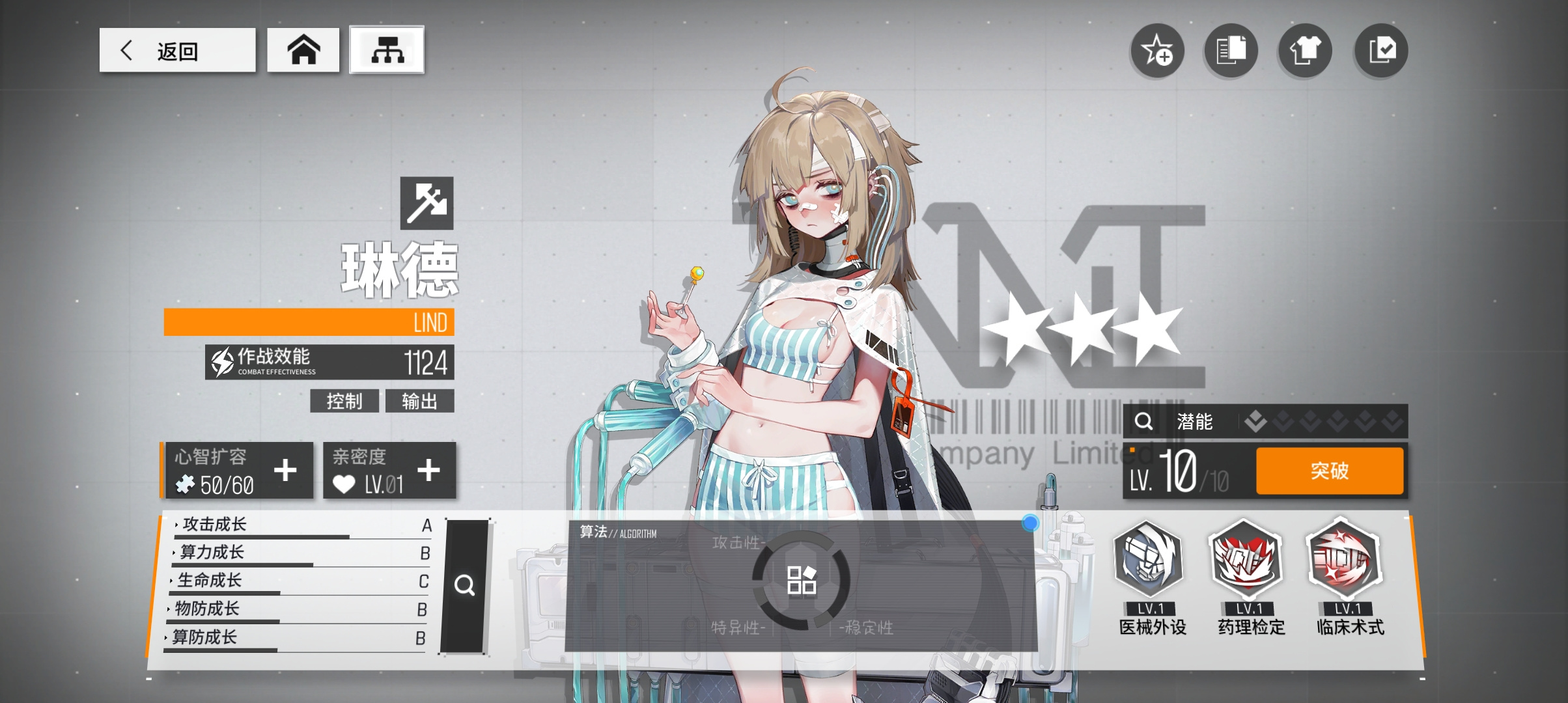Screen dimensions: 1568x703
Task: Click the plus on 心智扩容 panel
Action: tap(285, 470)
